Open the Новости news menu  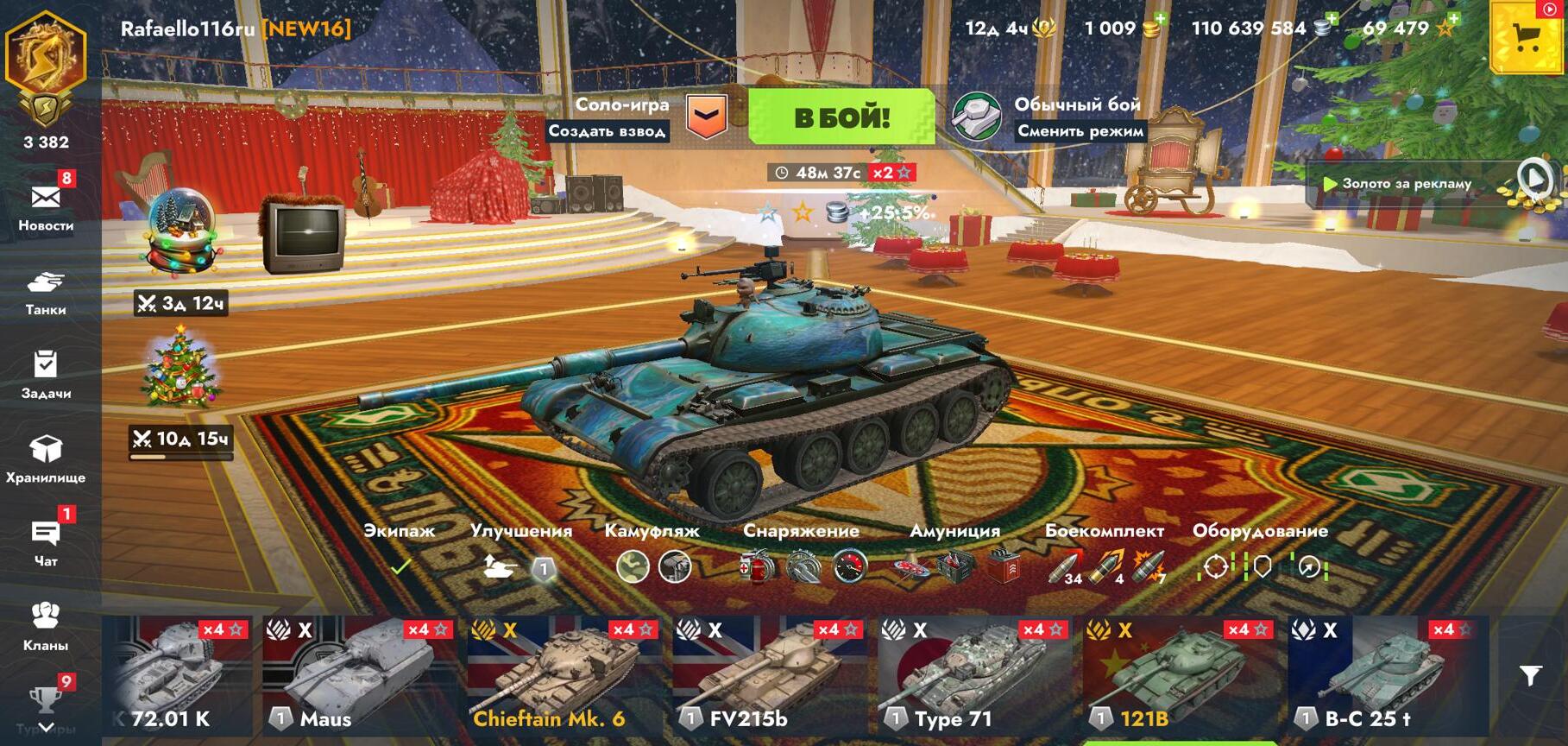(46, 206)
